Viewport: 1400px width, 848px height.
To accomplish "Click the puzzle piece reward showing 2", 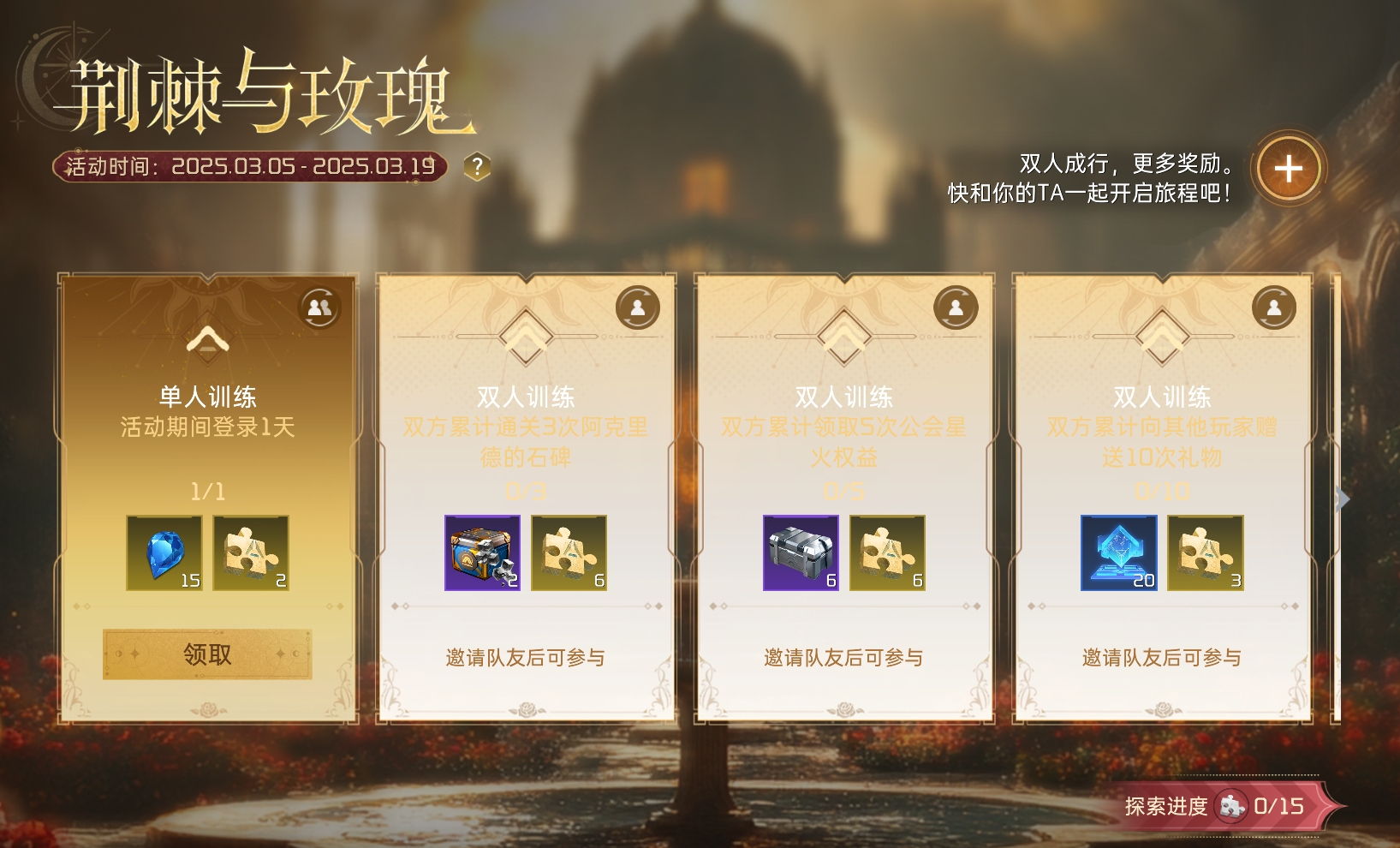I will pyautogui.click(x=251, y=552).
